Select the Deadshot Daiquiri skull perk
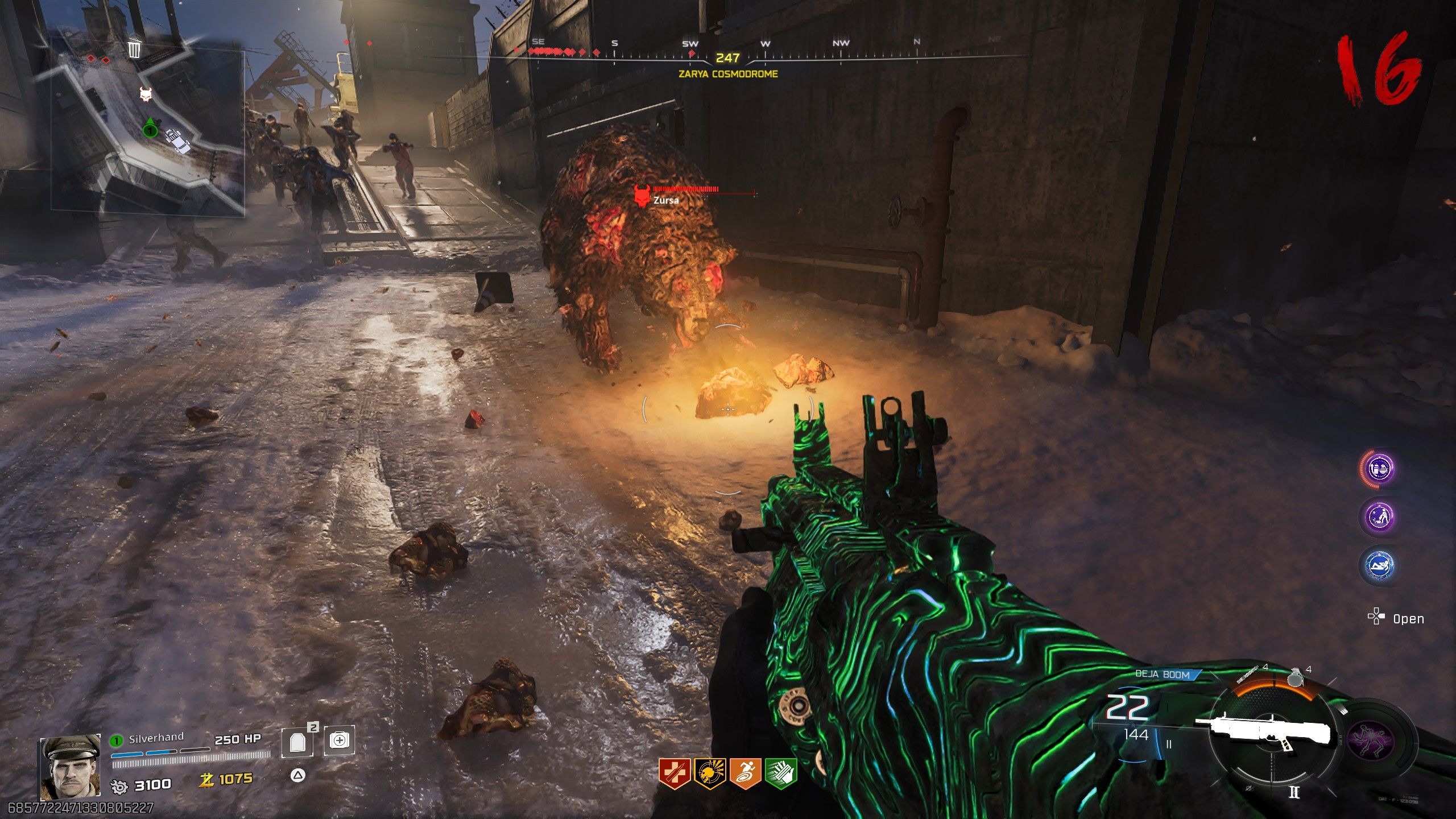The image size is (1456, 819). pyautogui.click(x=709, y=773)
